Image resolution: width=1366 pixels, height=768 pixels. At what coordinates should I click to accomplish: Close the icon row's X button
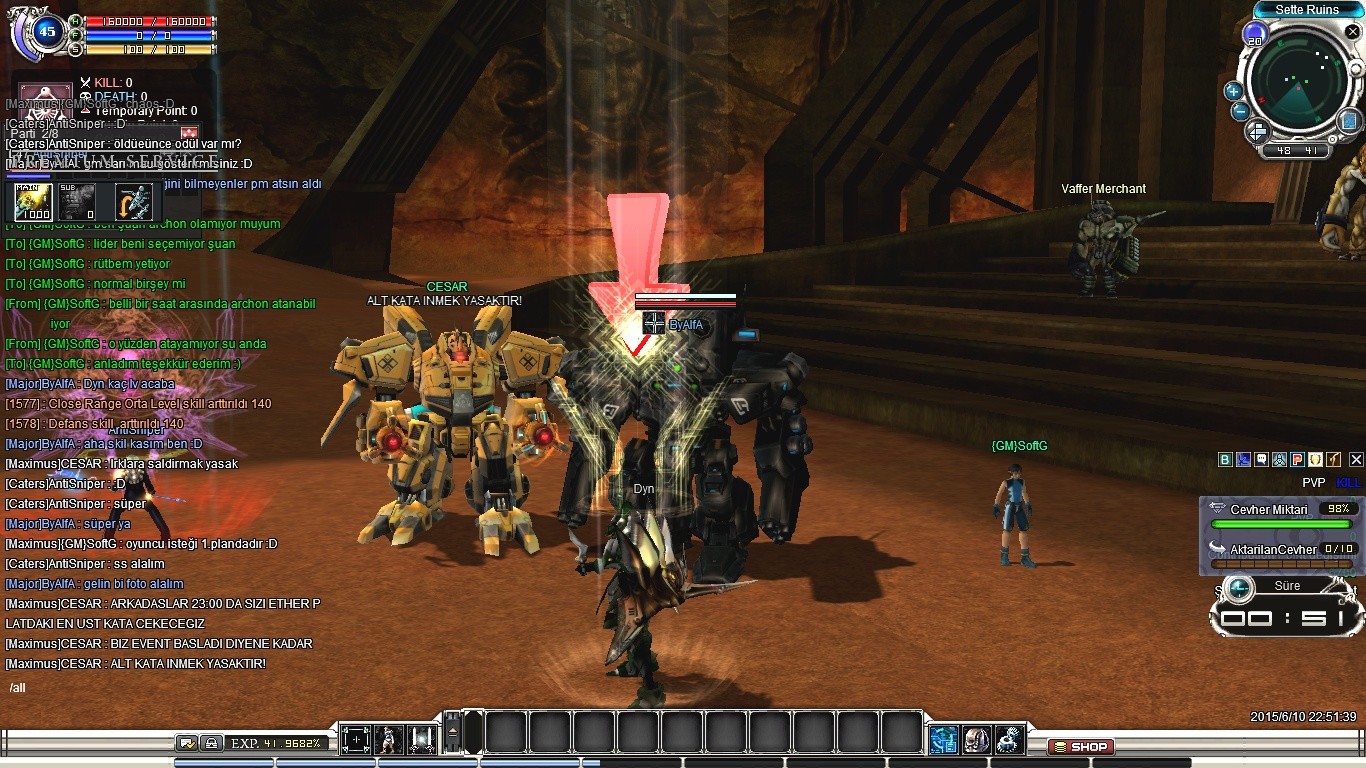(x=1356, y=460)
